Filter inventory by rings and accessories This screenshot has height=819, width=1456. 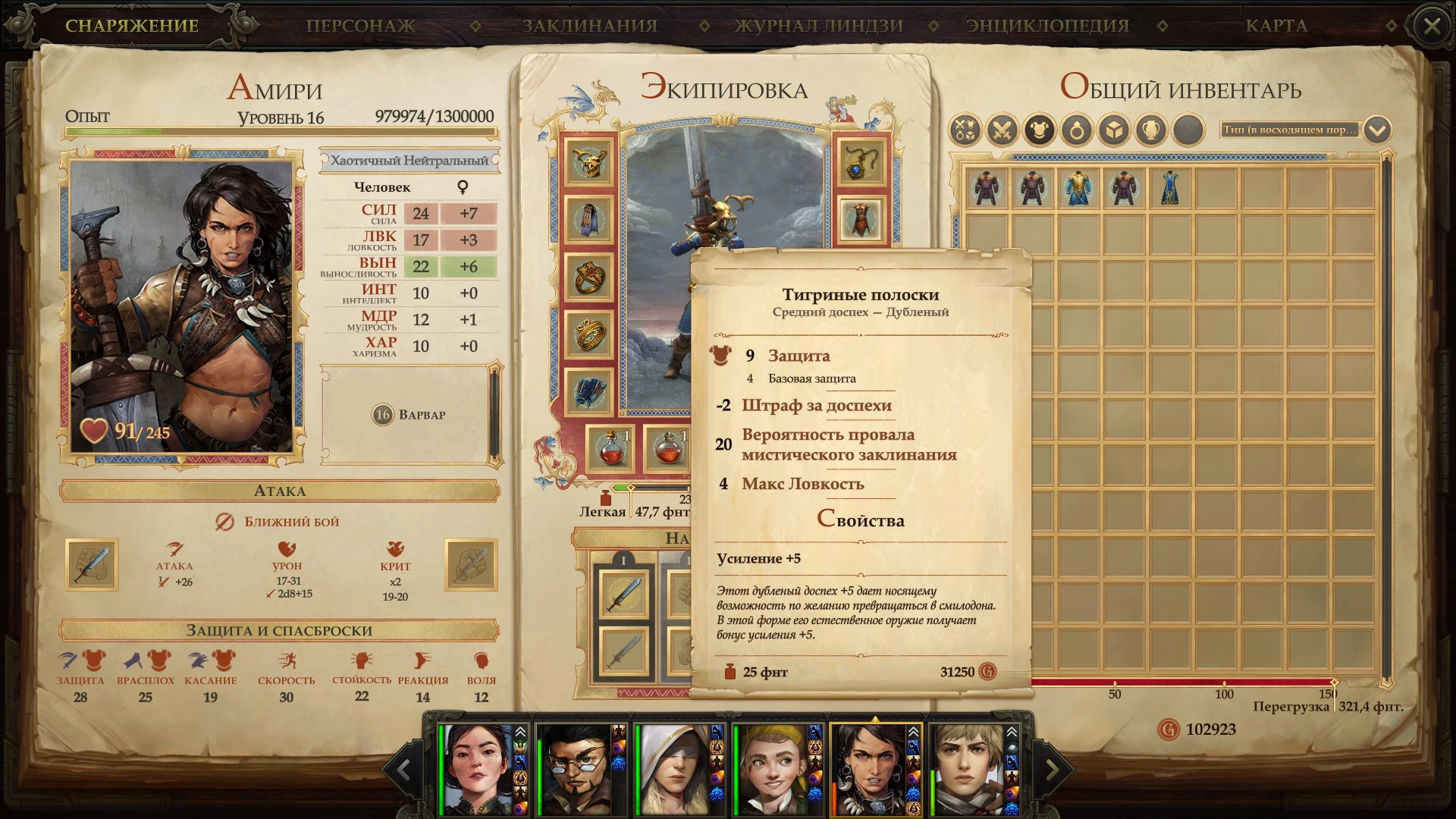(1077, 130)
